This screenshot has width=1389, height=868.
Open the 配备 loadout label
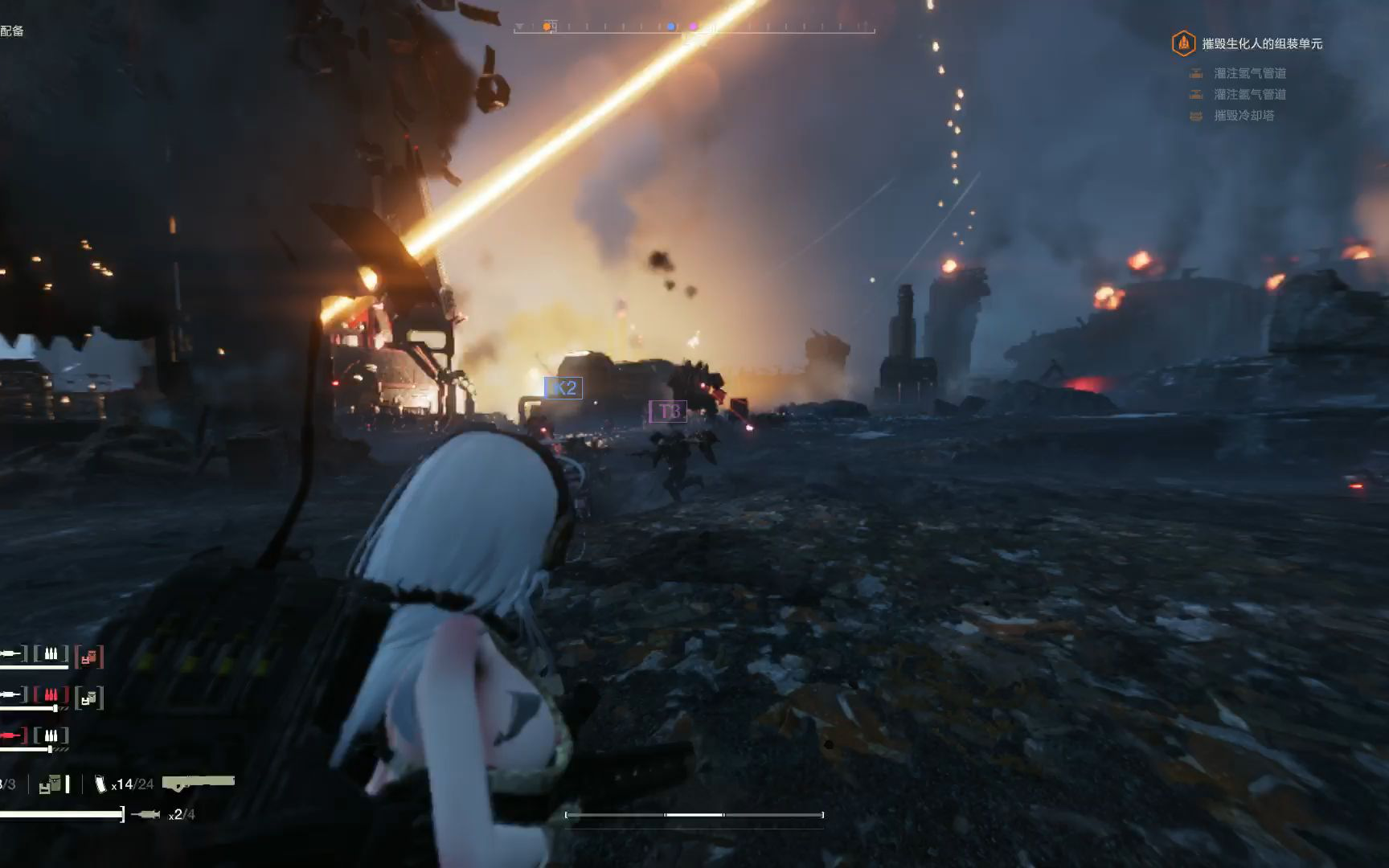click(12, 31)
